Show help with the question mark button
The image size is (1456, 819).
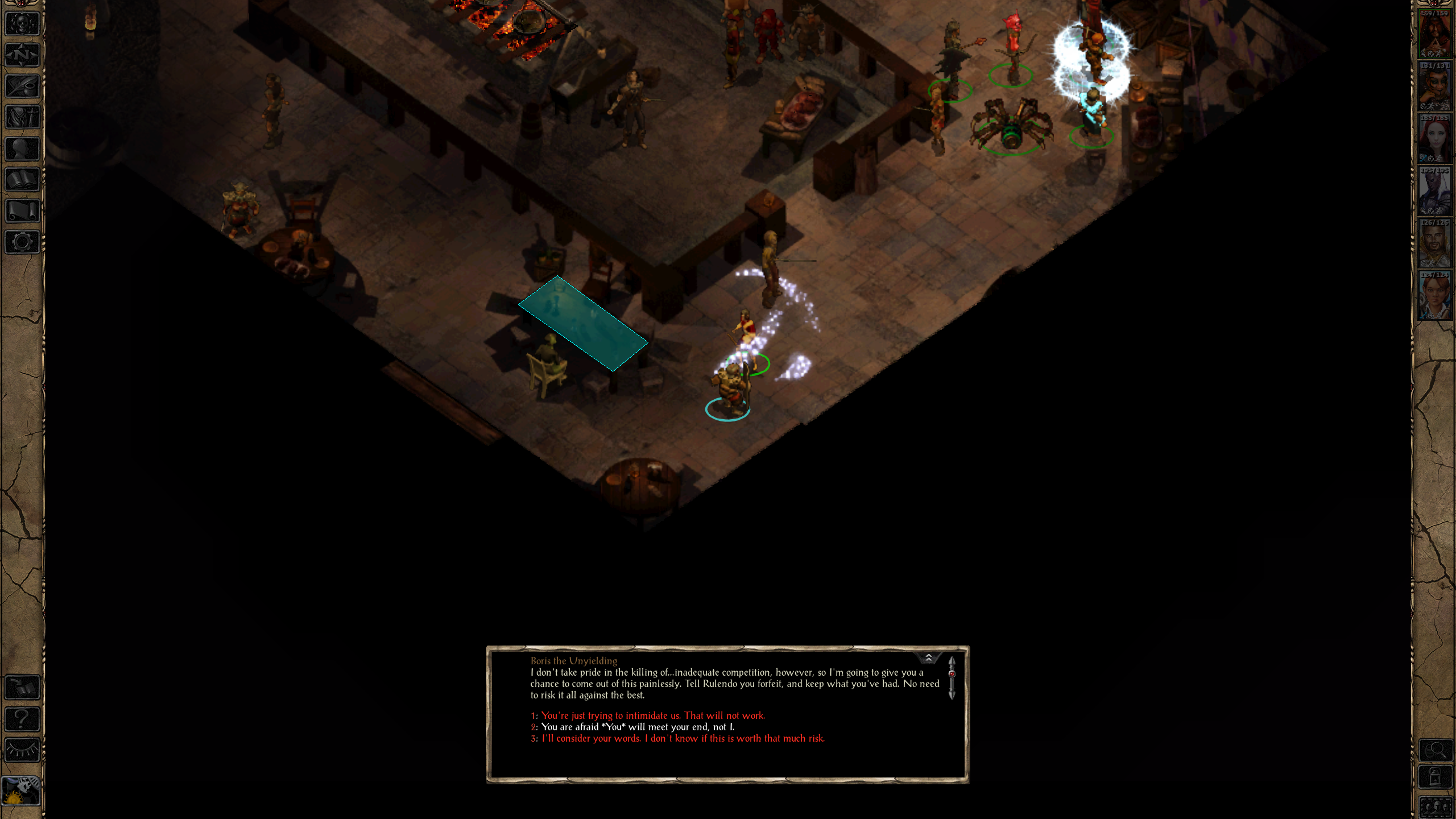(x=22, y=719)
